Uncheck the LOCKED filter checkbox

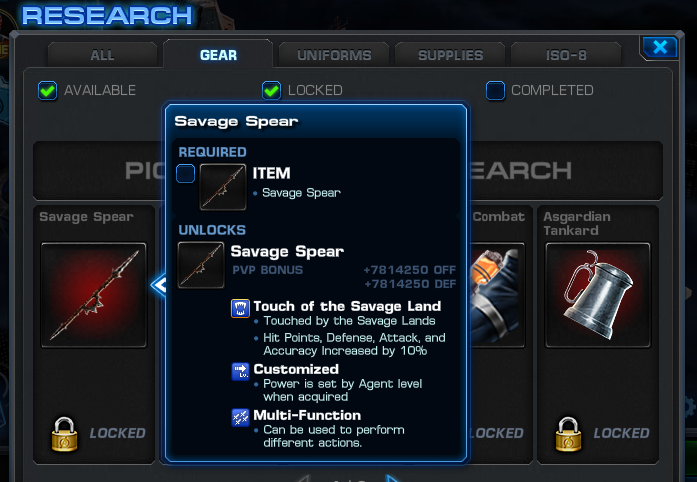coord(271,91)
